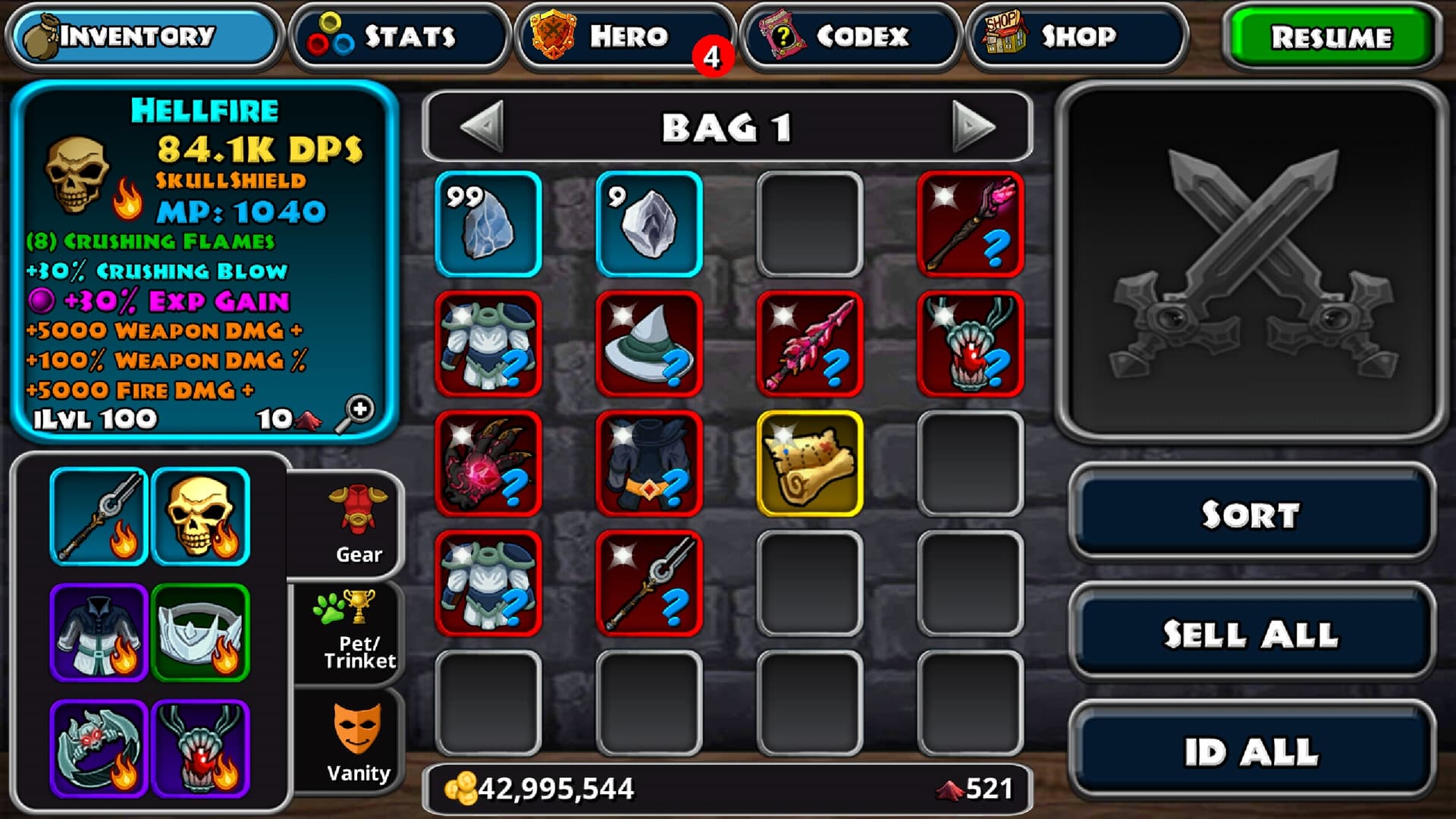The height and width of the screenshot is (819, 1456).
Task: Identify all items with ID All
Action: pyautogui.click(x=1251, y=752)
